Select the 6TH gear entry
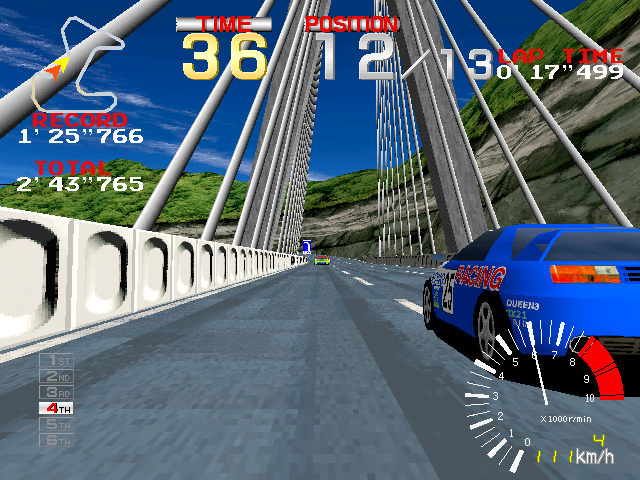 click(55, 440)
